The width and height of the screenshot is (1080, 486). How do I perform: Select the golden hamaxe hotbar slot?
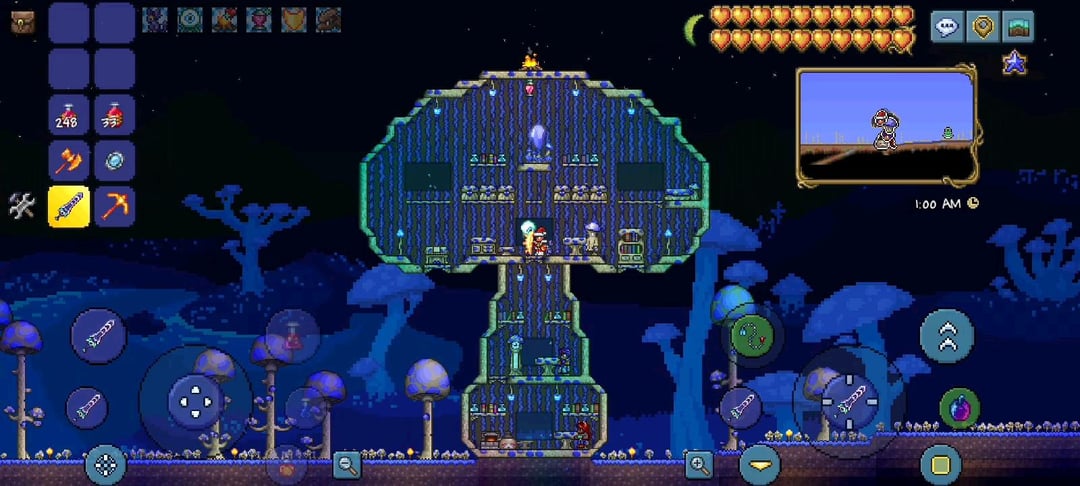pos(69,161)
